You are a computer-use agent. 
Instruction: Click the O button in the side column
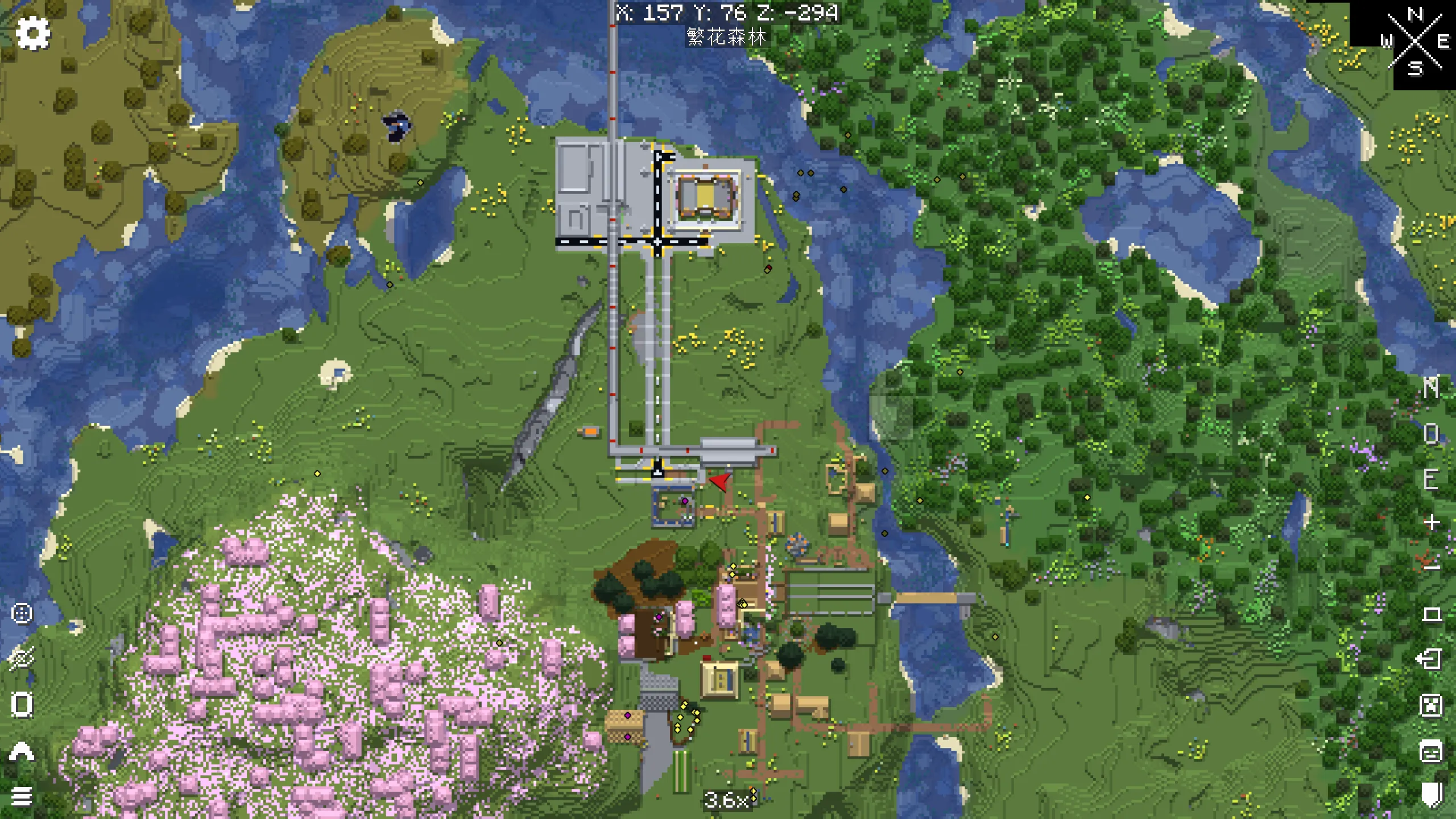[x=1431, y=434]
